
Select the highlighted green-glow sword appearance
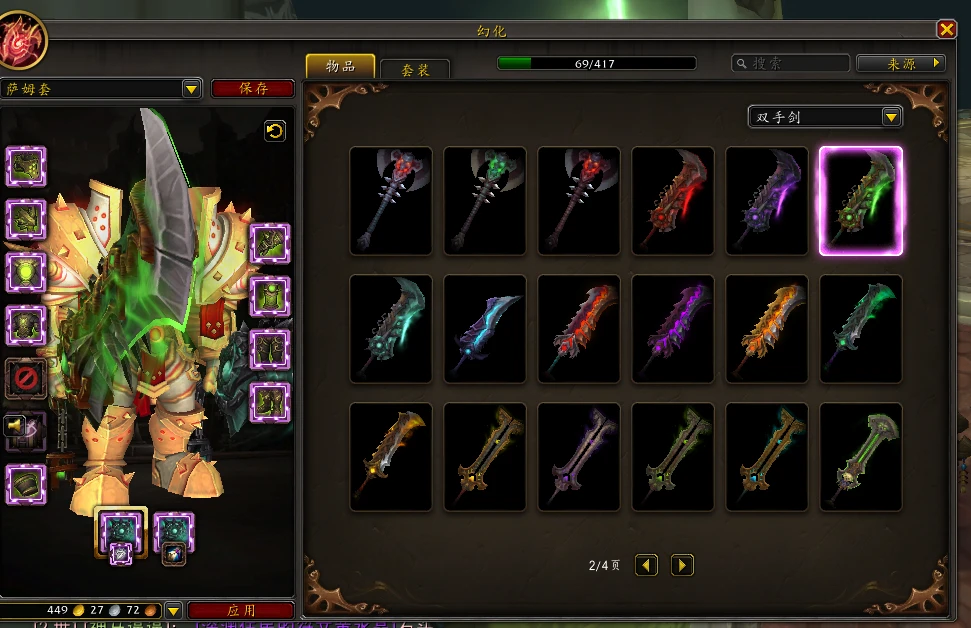861,201
